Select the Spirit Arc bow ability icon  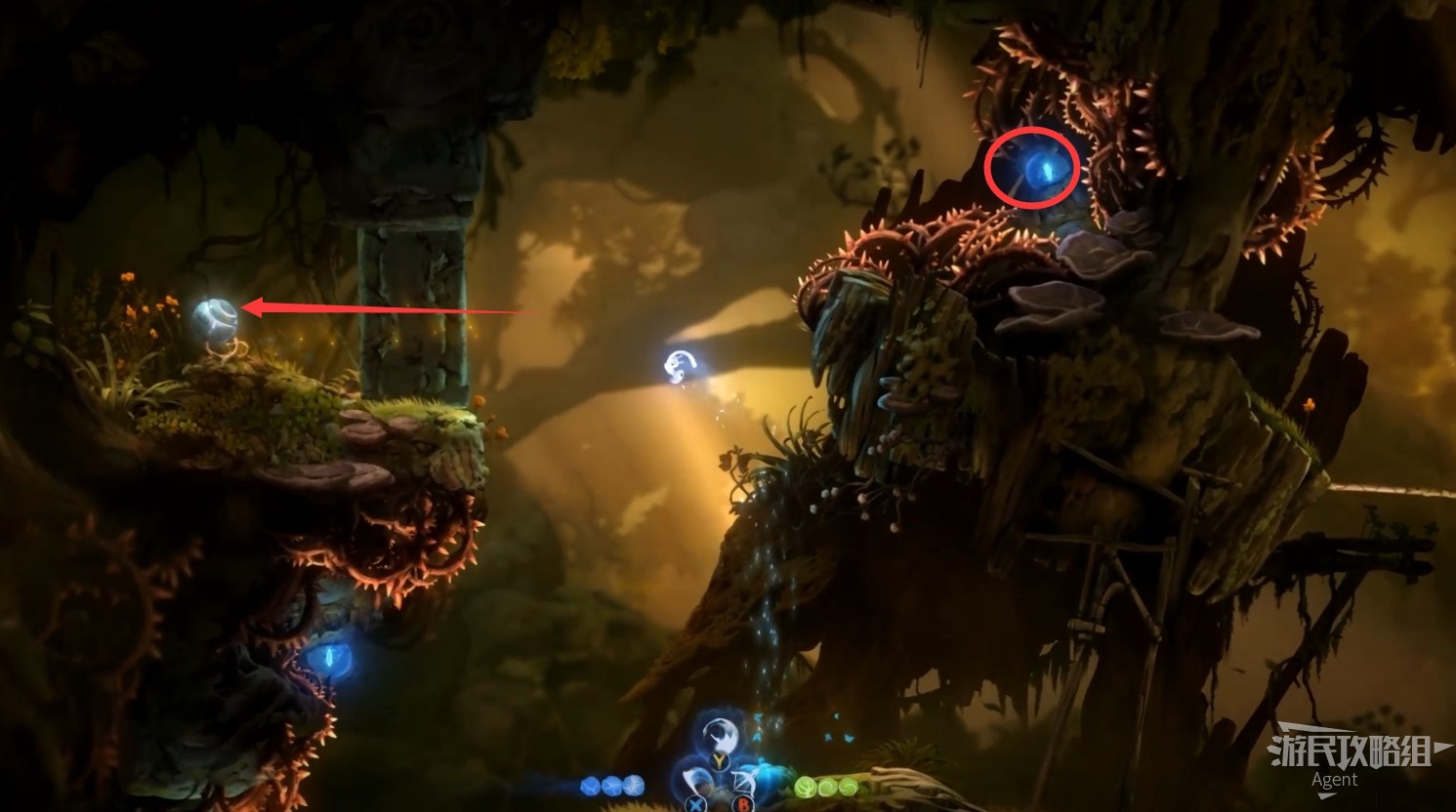point(747,784)
